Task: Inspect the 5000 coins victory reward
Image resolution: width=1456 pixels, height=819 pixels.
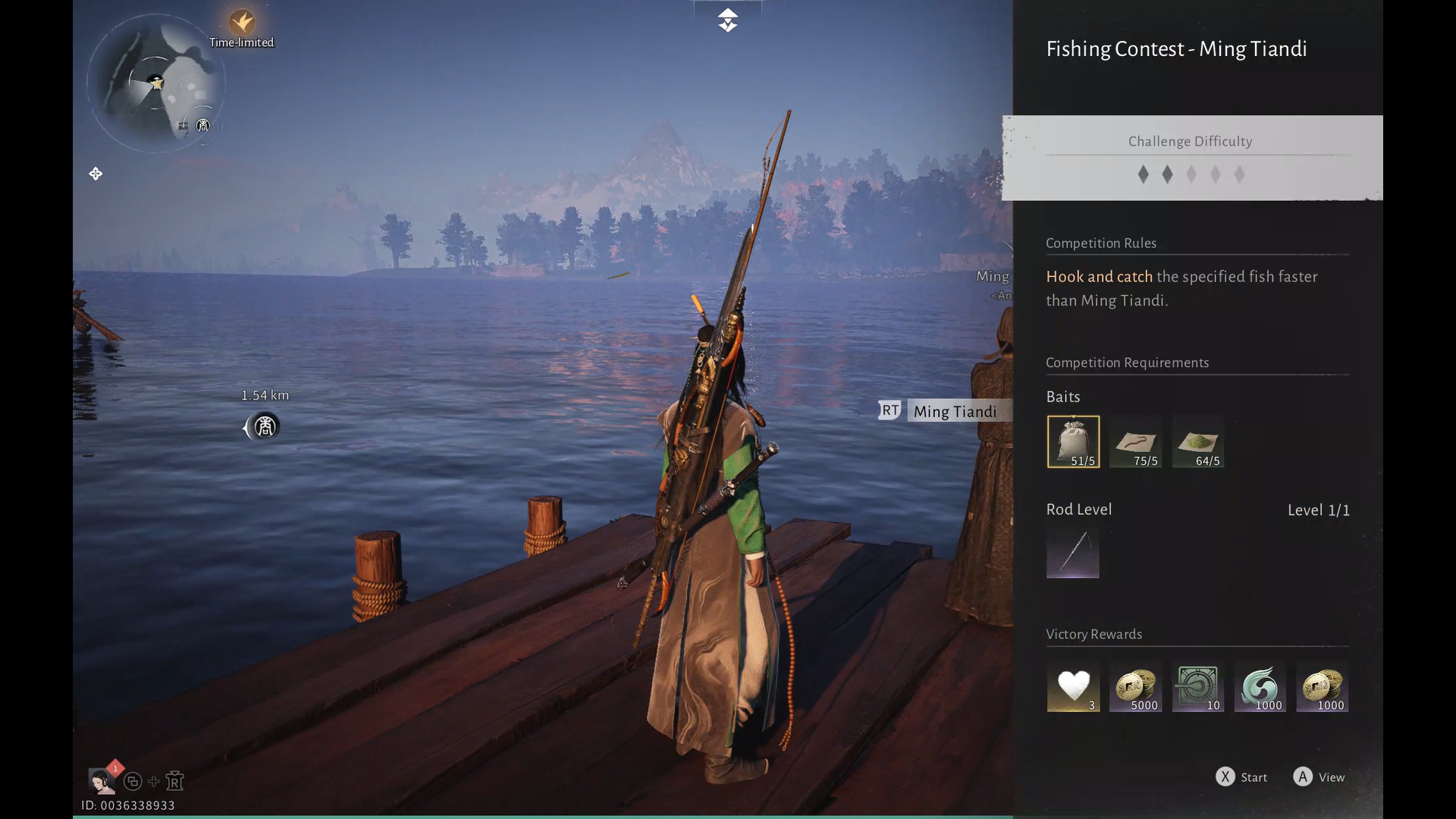Action: 1135,687
